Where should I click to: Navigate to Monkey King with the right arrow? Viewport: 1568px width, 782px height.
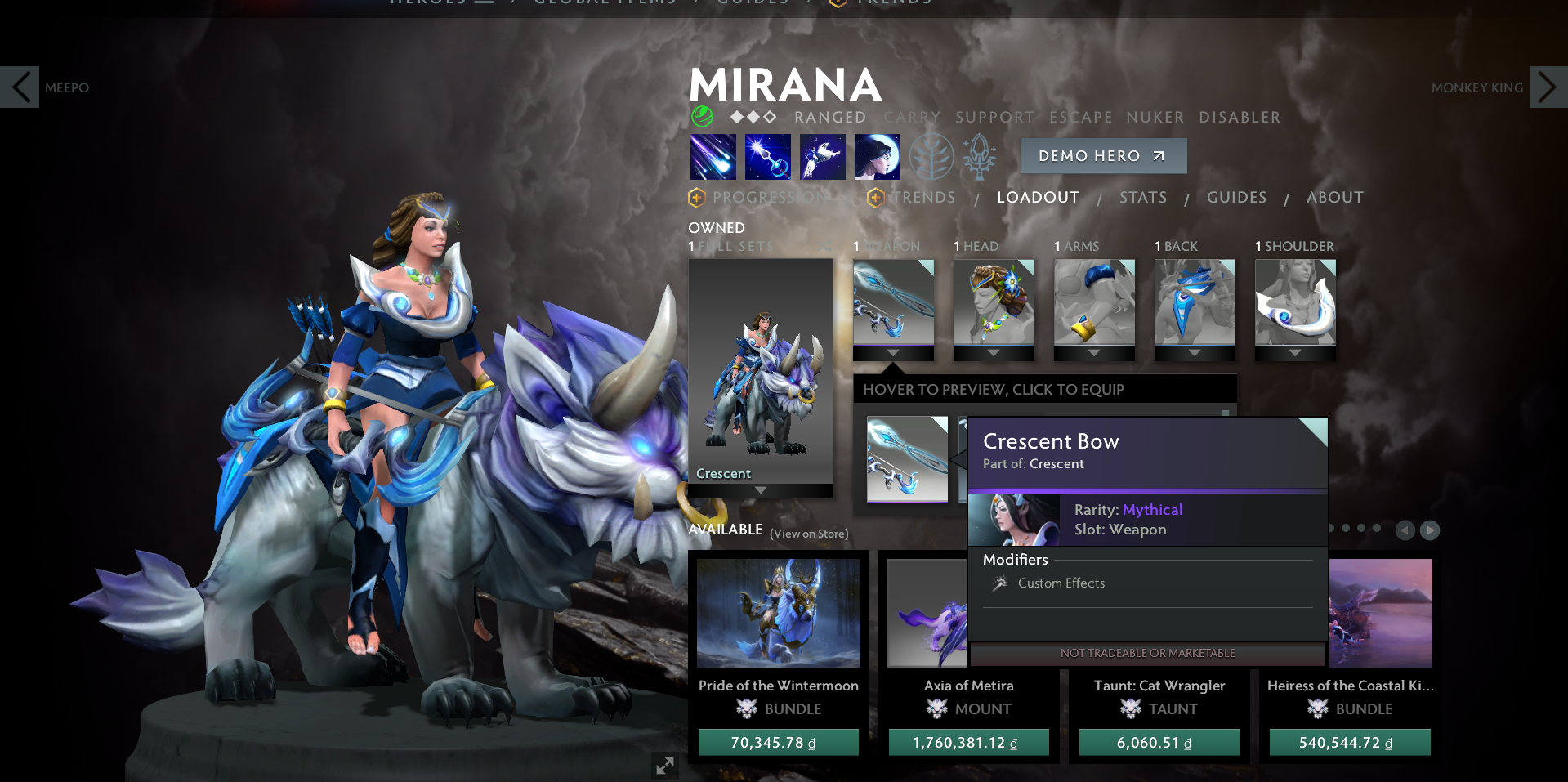tap(1547, 87)
